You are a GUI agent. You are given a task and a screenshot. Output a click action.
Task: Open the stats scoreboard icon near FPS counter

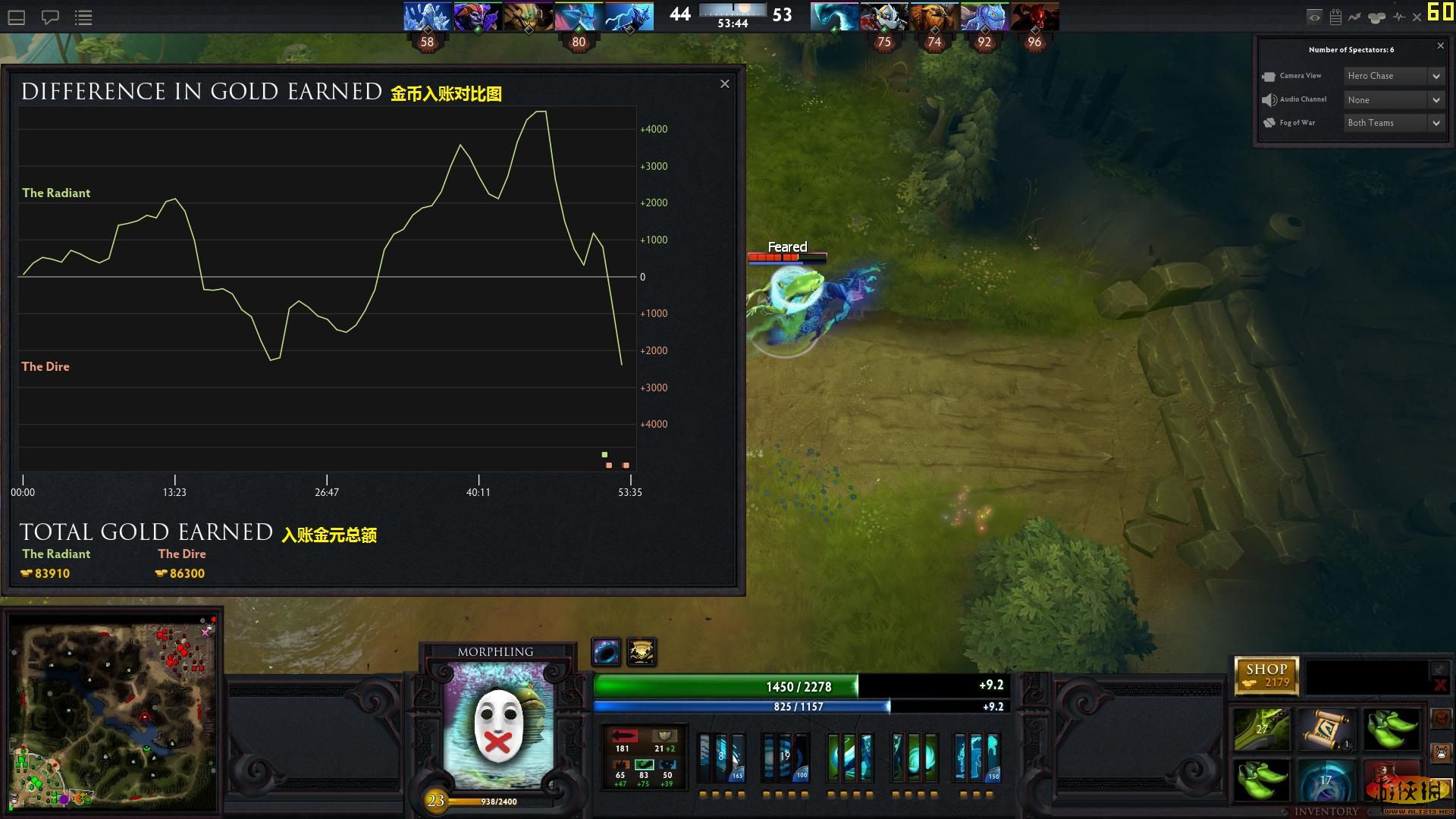(x=1336, y=16)
